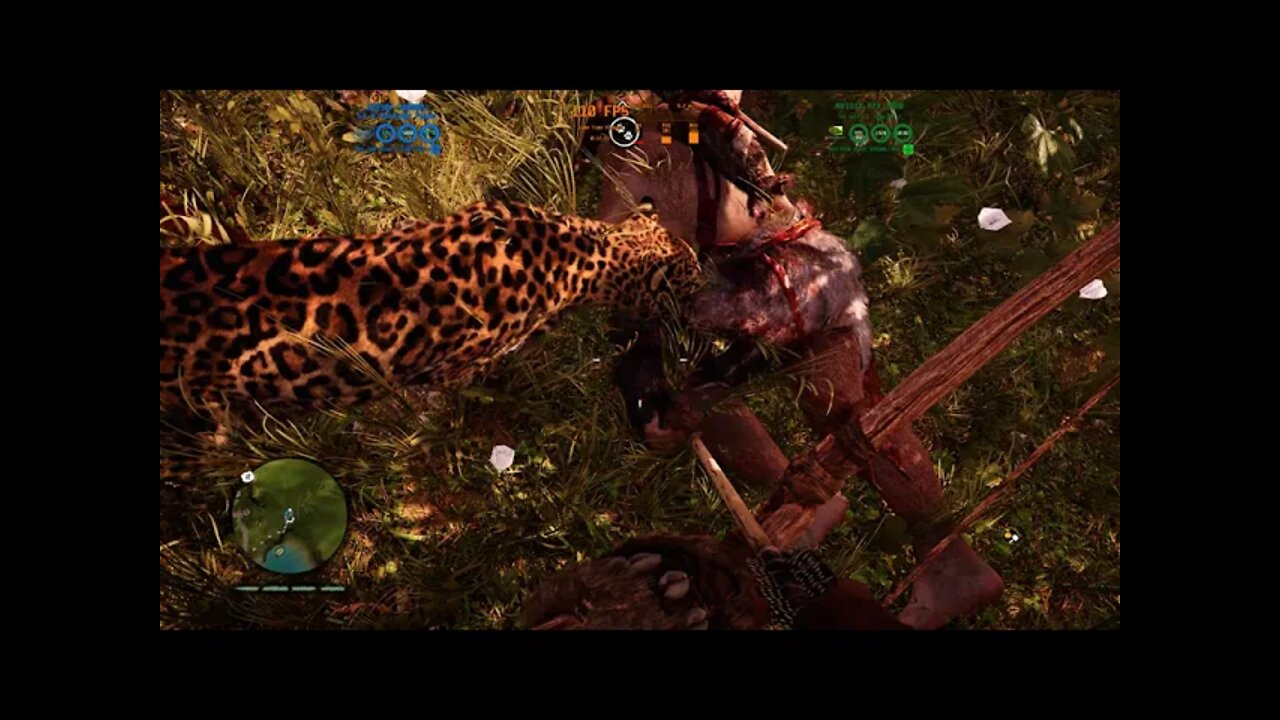The image size is (1280, 720).
Task: Select the middle blue circular overlay icon
Action: tap(407, 134)
